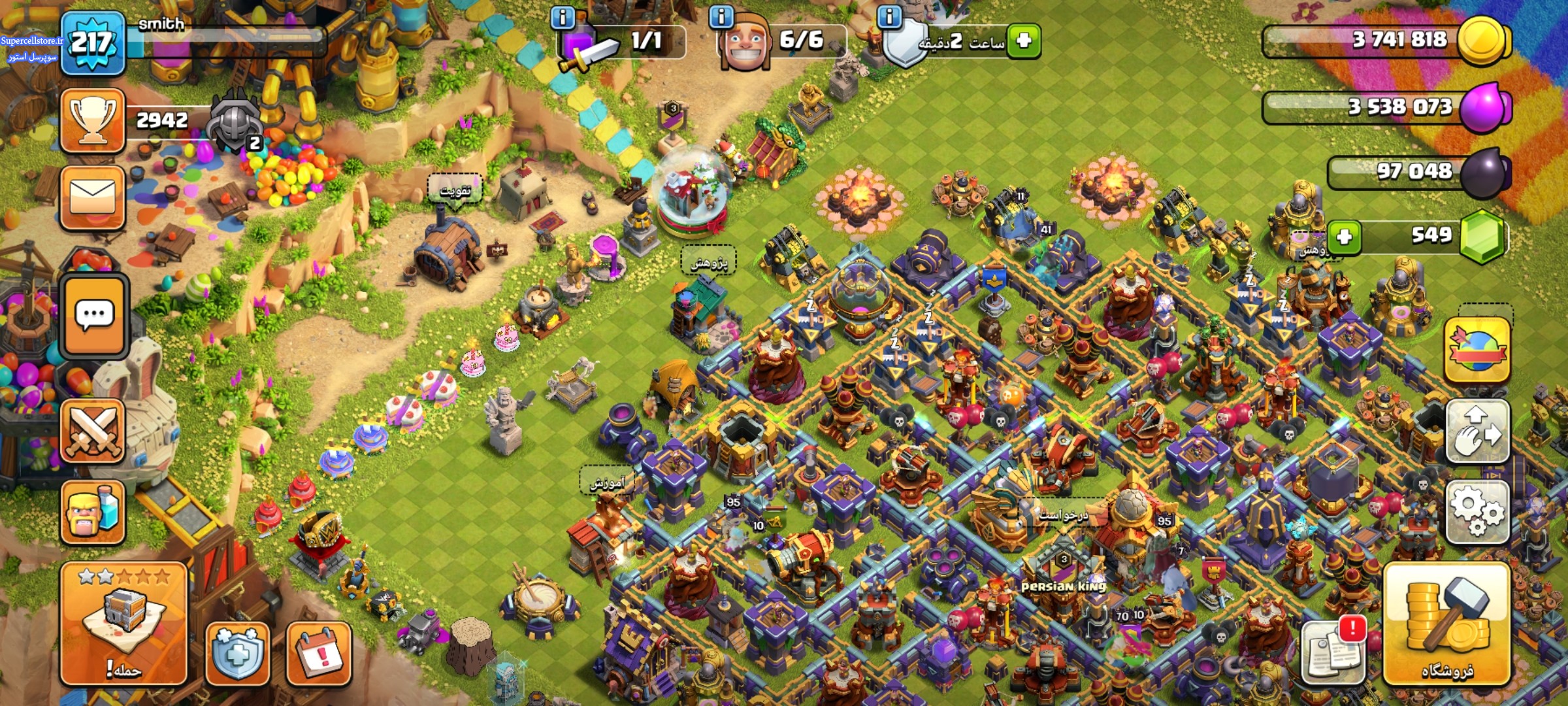Open the notes list with red alert
The image size is (1568, 706).
point(1333,650)
